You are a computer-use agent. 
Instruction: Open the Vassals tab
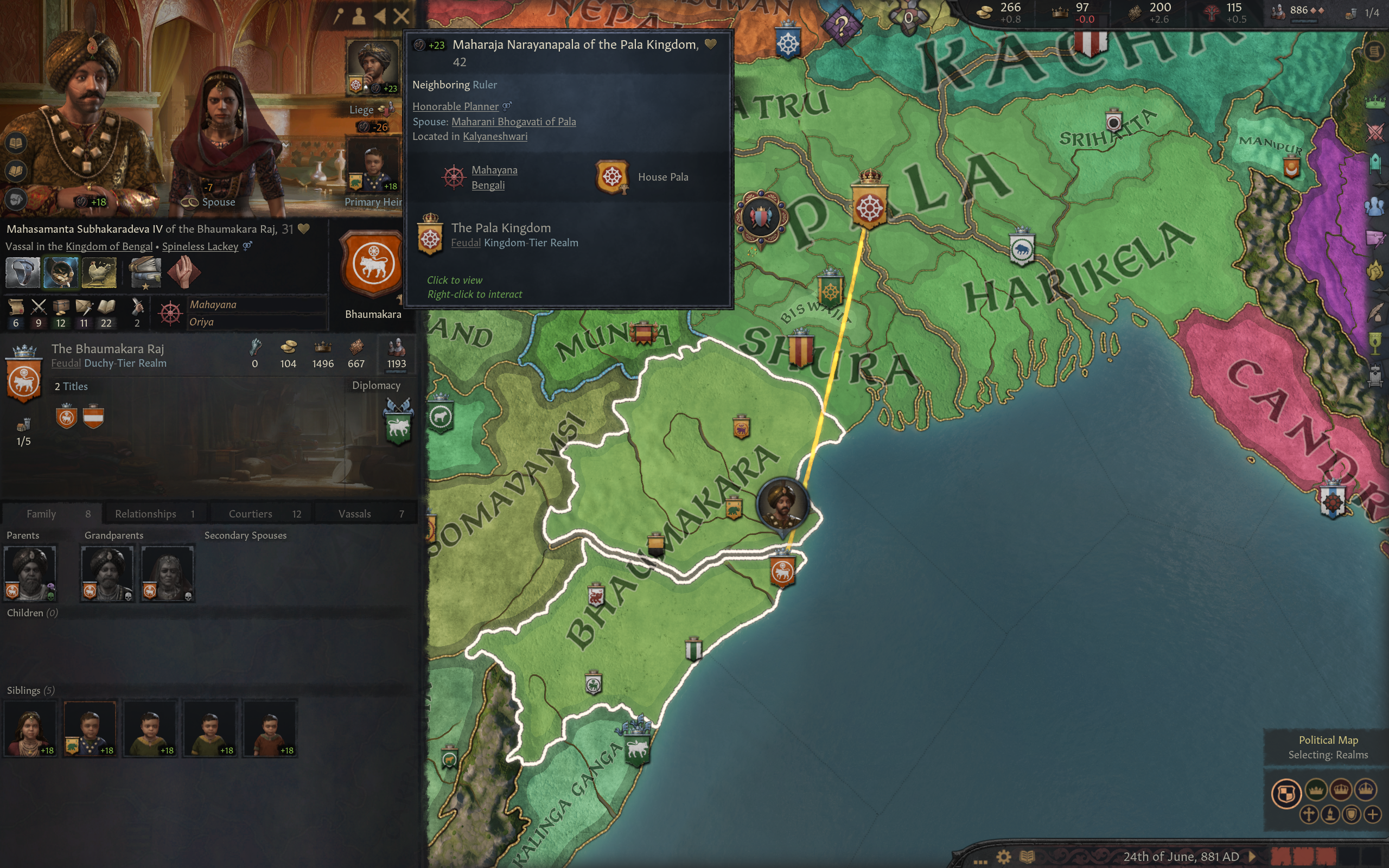[x=356, y=513]
